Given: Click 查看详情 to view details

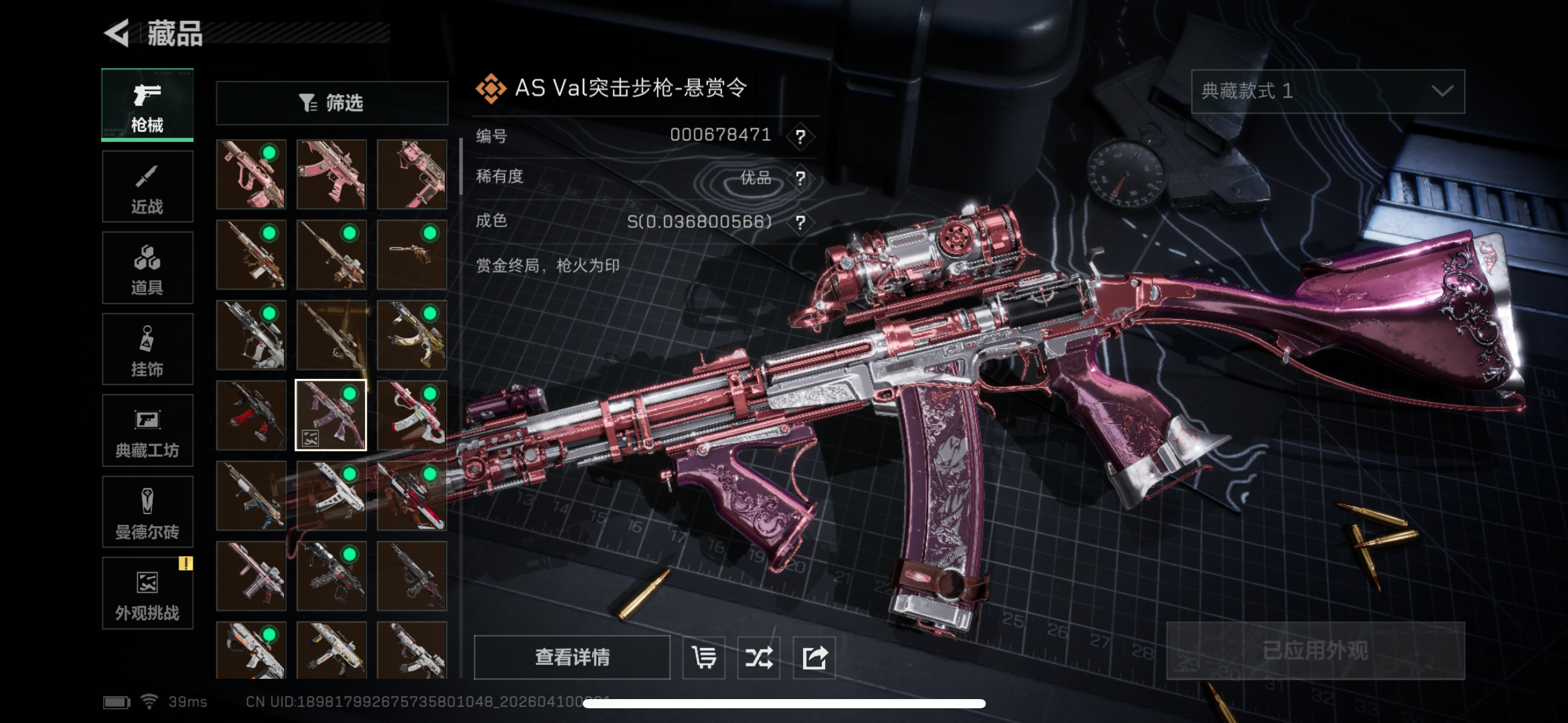Looking at the screenshot, I should (x=572, y=657).
